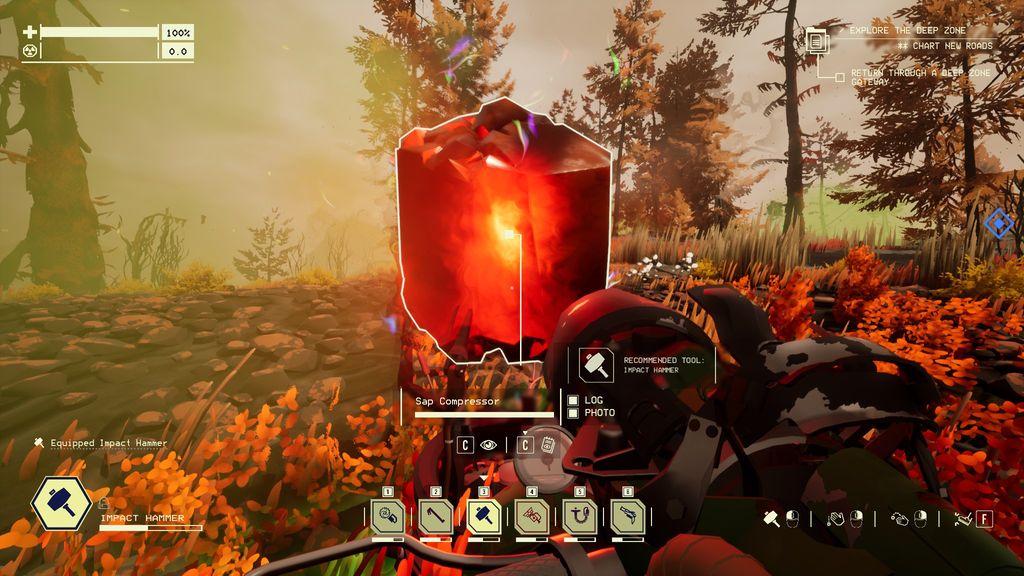Open the mission folder icon
Screen dimensions: 1024x576
point(818,41)
